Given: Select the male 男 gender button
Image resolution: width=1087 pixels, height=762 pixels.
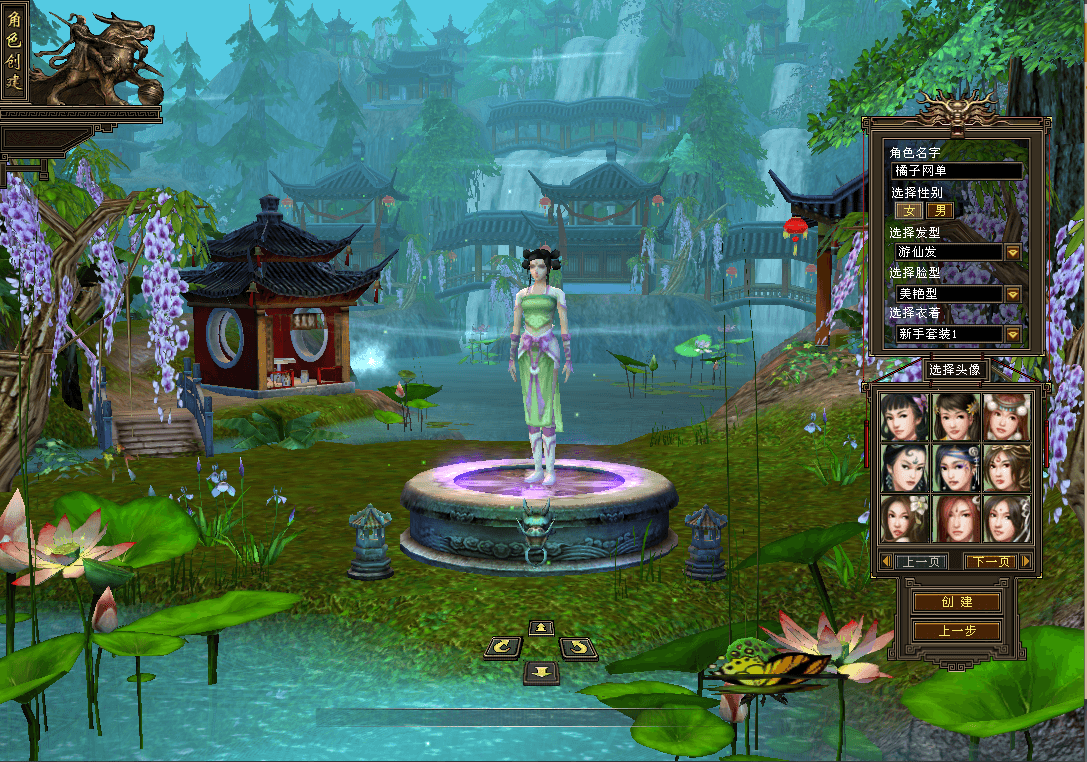Looking at the screenshot, I should [939, 211].
